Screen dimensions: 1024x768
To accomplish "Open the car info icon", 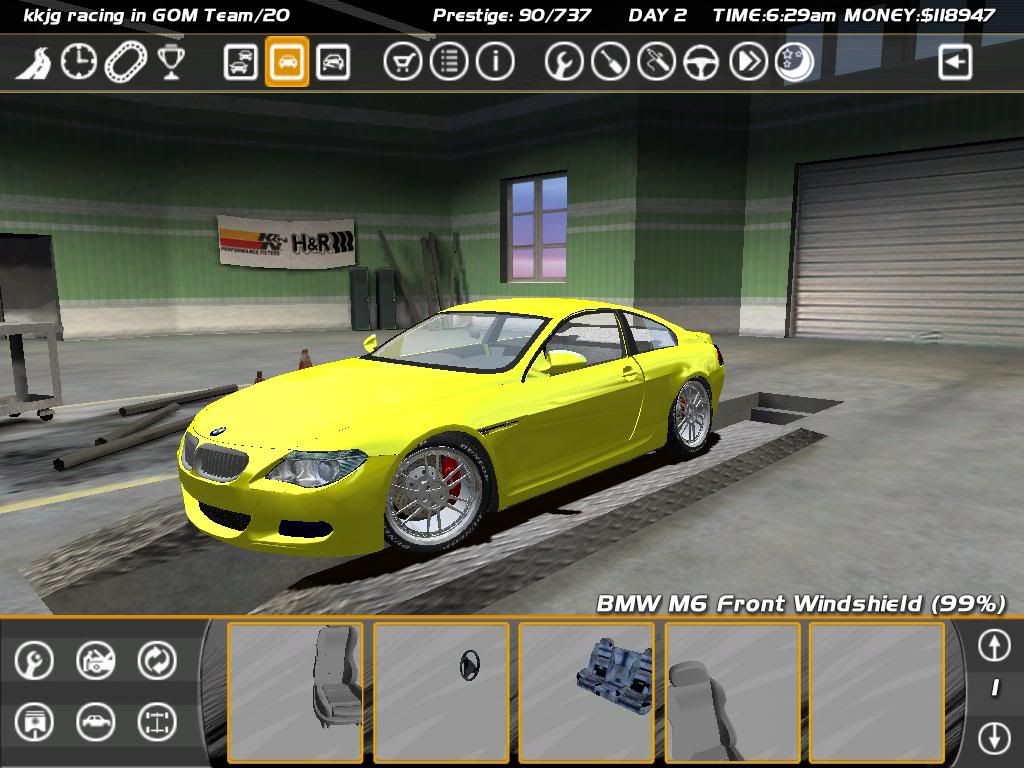I will click(x=494, y=63).
